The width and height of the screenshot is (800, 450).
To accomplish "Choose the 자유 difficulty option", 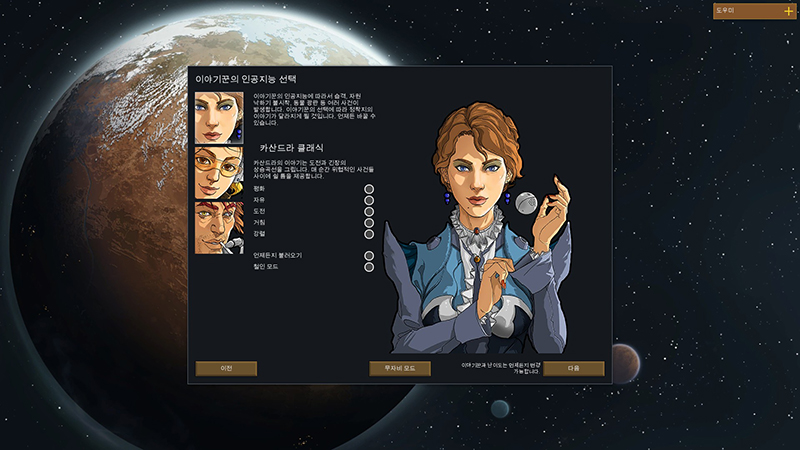I will tap(369, 200).
